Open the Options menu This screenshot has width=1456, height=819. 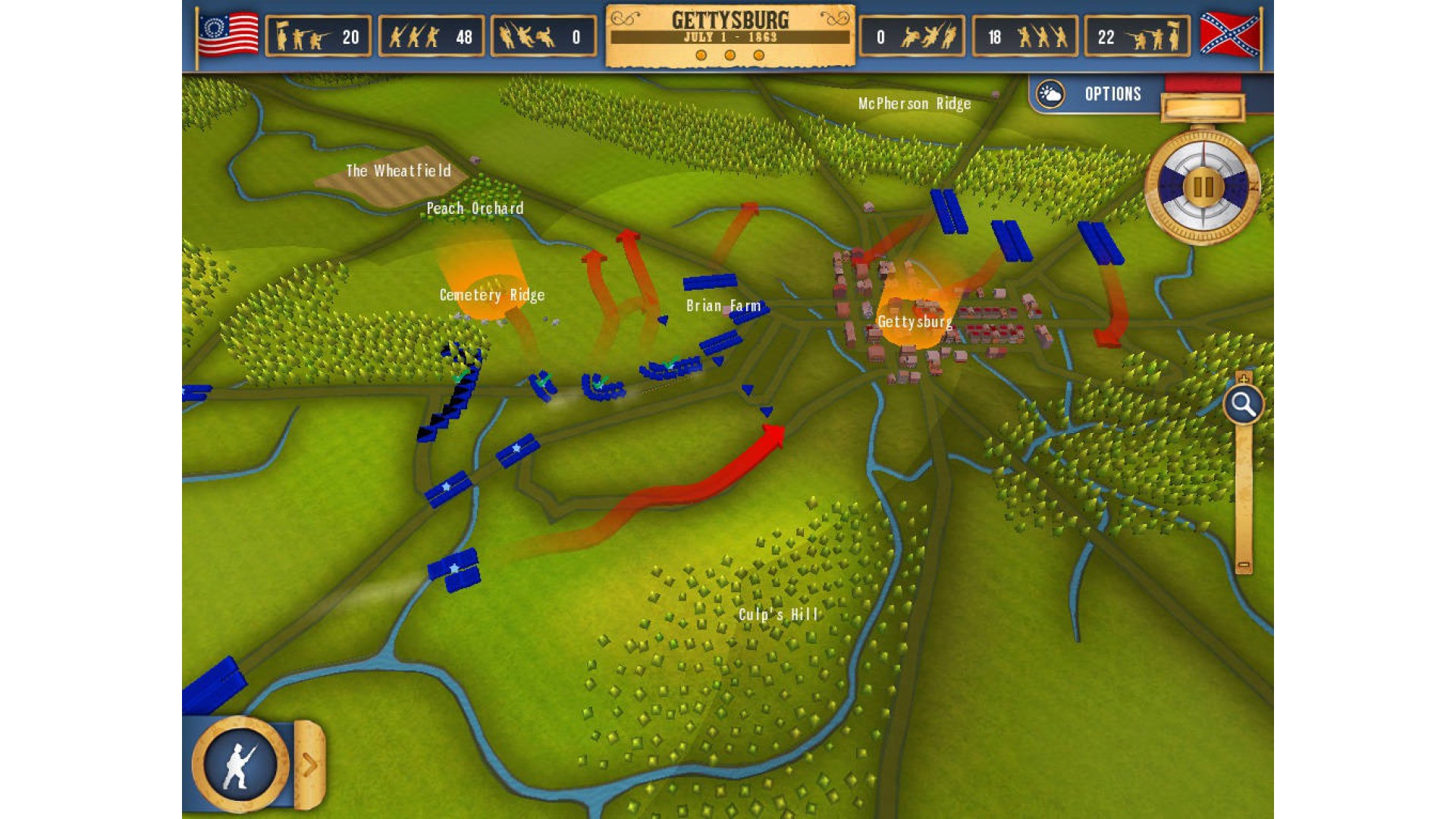1112,94
